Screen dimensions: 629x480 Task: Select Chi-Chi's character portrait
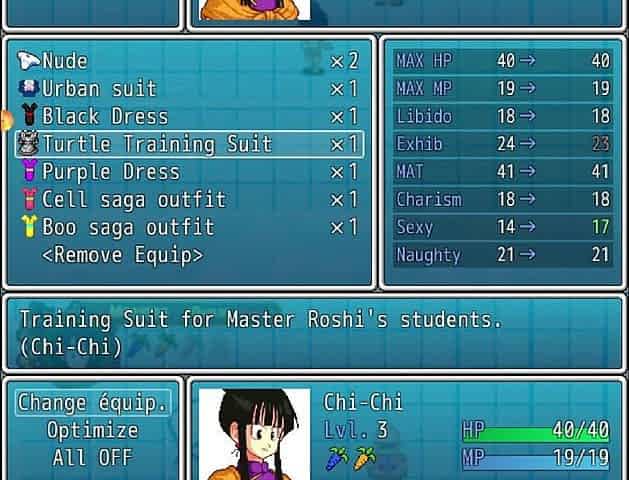pyautogui.click(x=254, y=435)
